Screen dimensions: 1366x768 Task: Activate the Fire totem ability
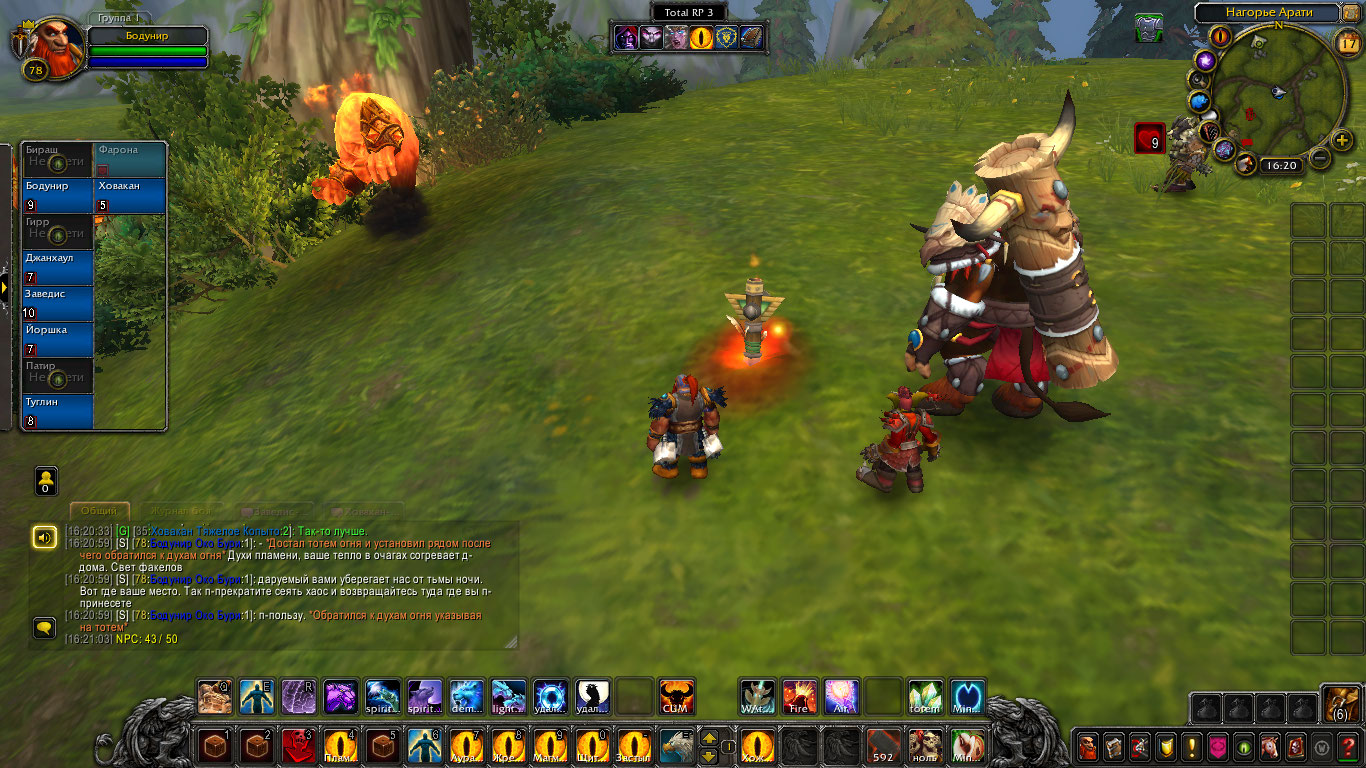point(799,697)
